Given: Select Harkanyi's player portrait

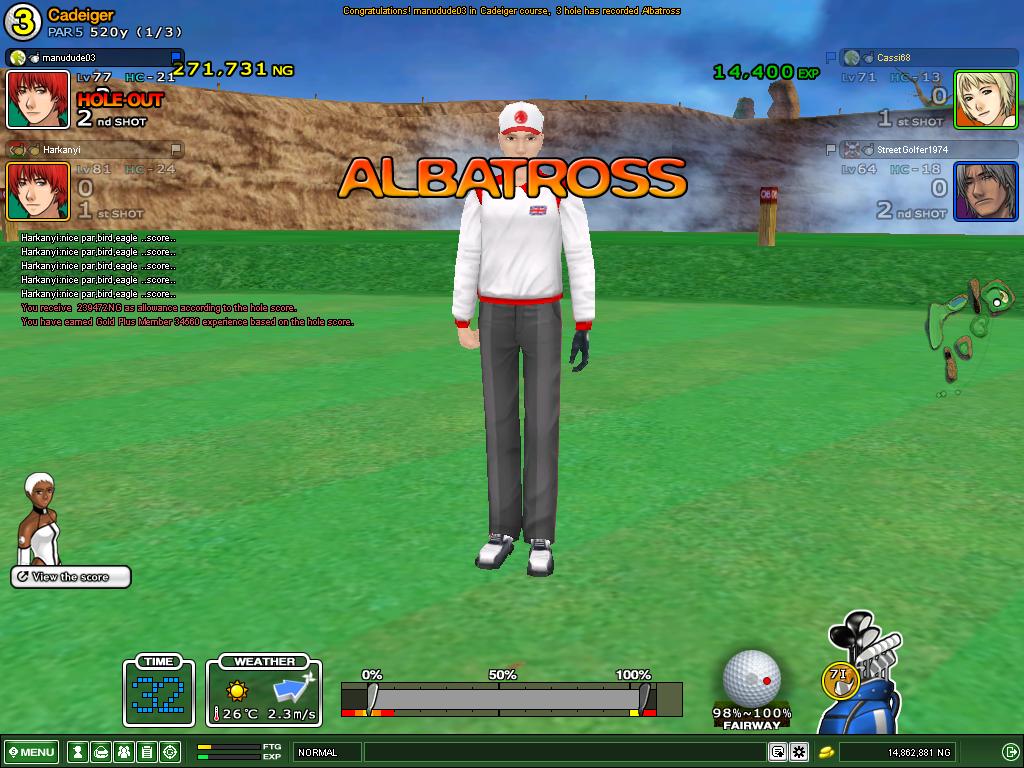Looking at the screenshot, I should tap(38, 191).
